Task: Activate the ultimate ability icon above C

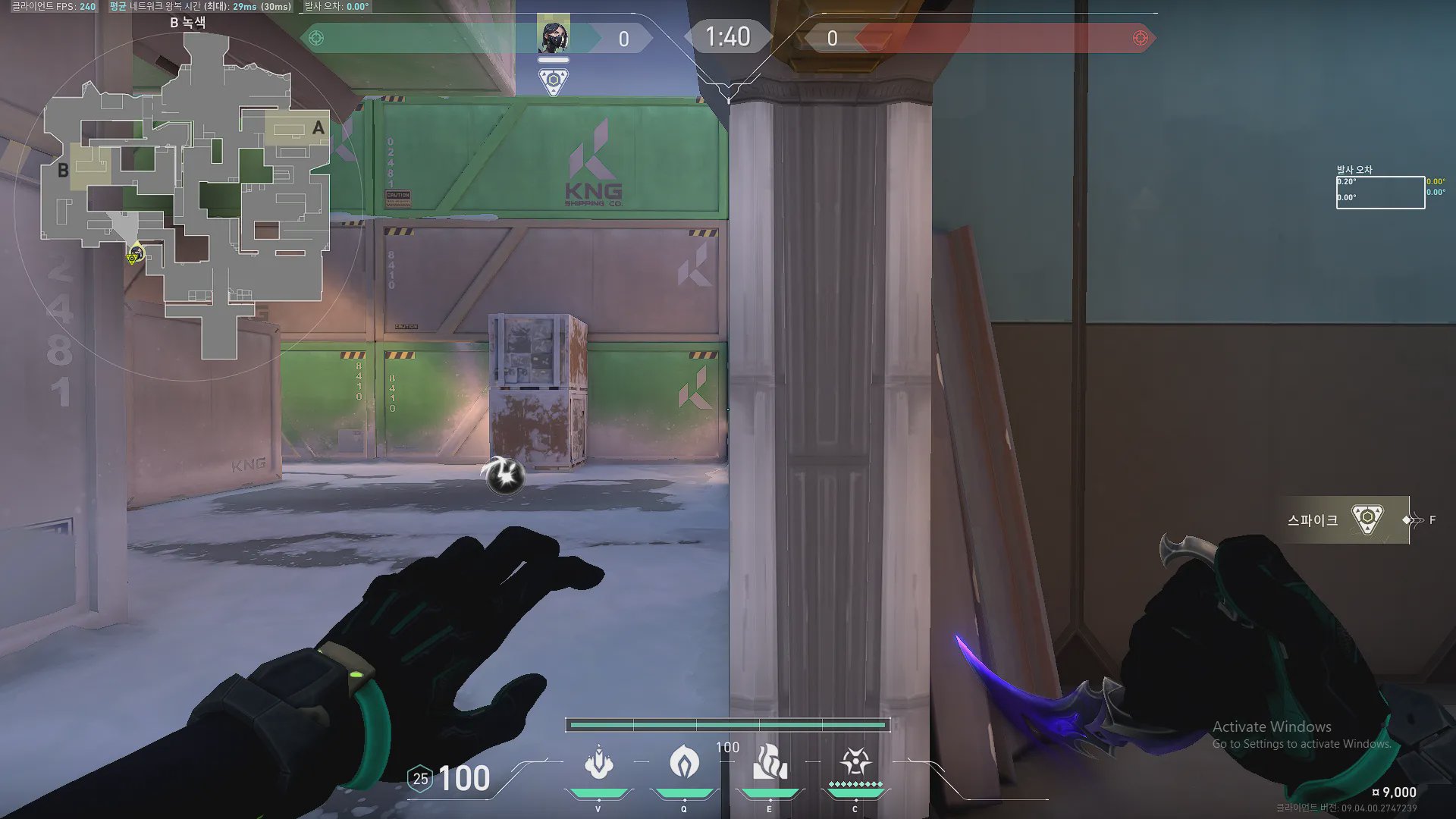Action: (x=855, y=761)
